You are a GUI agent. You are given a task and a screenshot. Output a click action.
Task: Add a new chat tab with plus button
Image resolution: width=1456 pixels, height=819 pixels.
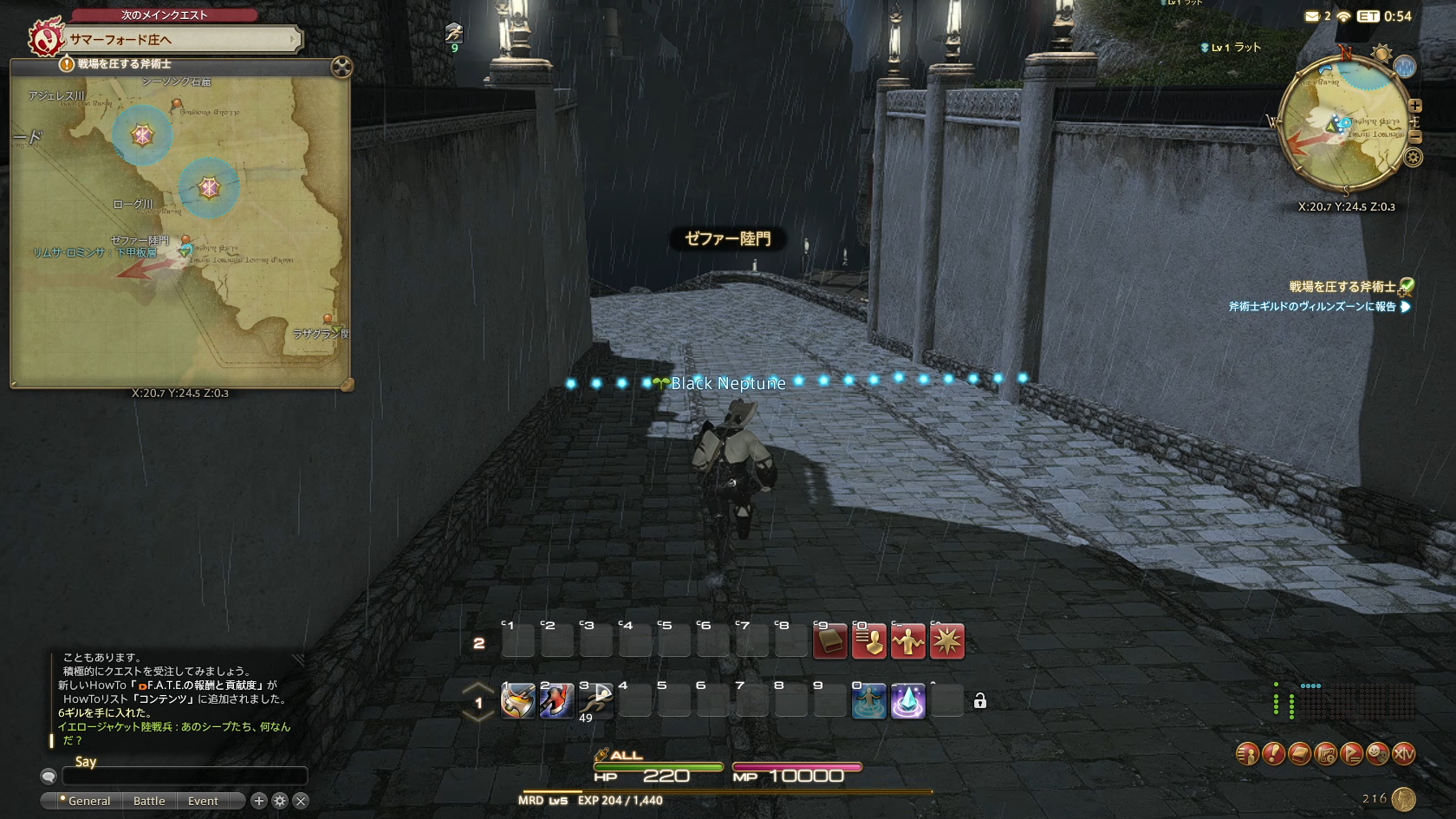(258, 801)
